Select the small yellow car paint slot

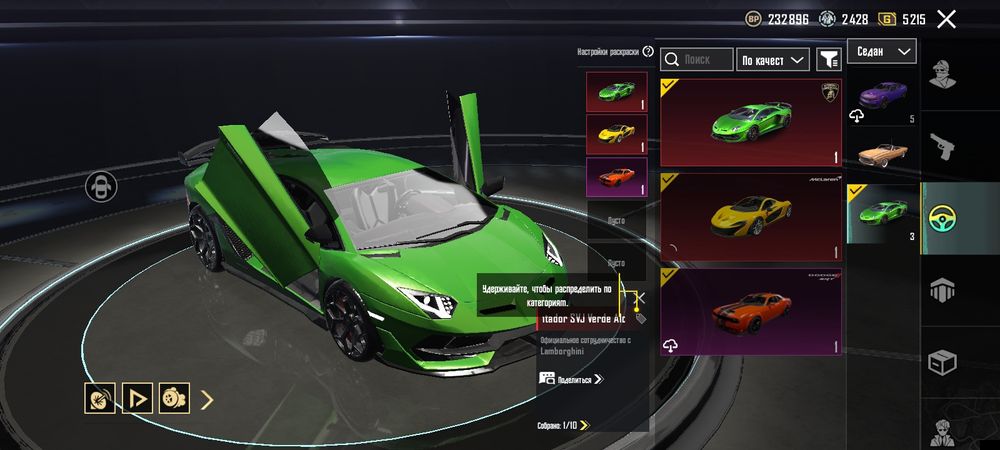[616, 134]
